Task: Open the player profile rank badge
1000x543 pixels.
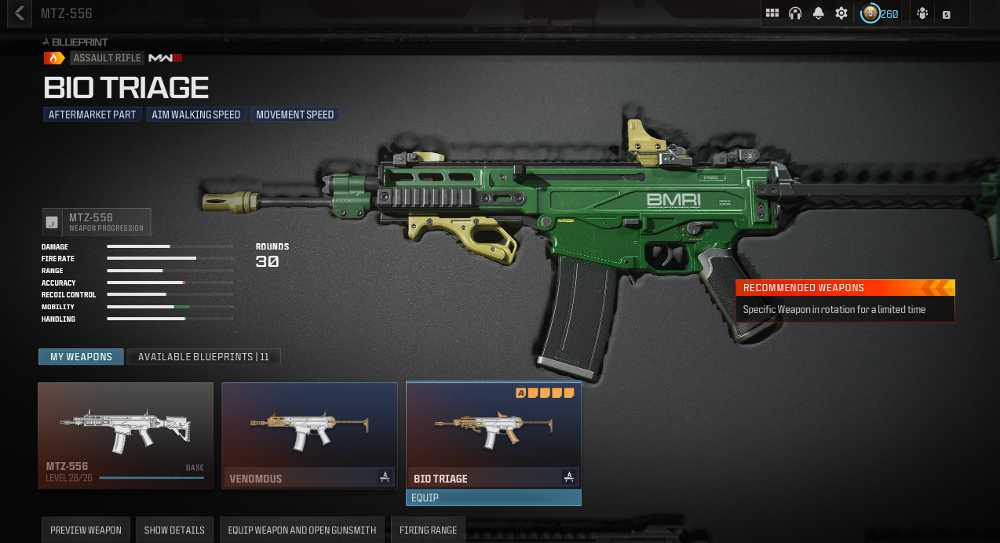Action: click(x=871, y=14)
